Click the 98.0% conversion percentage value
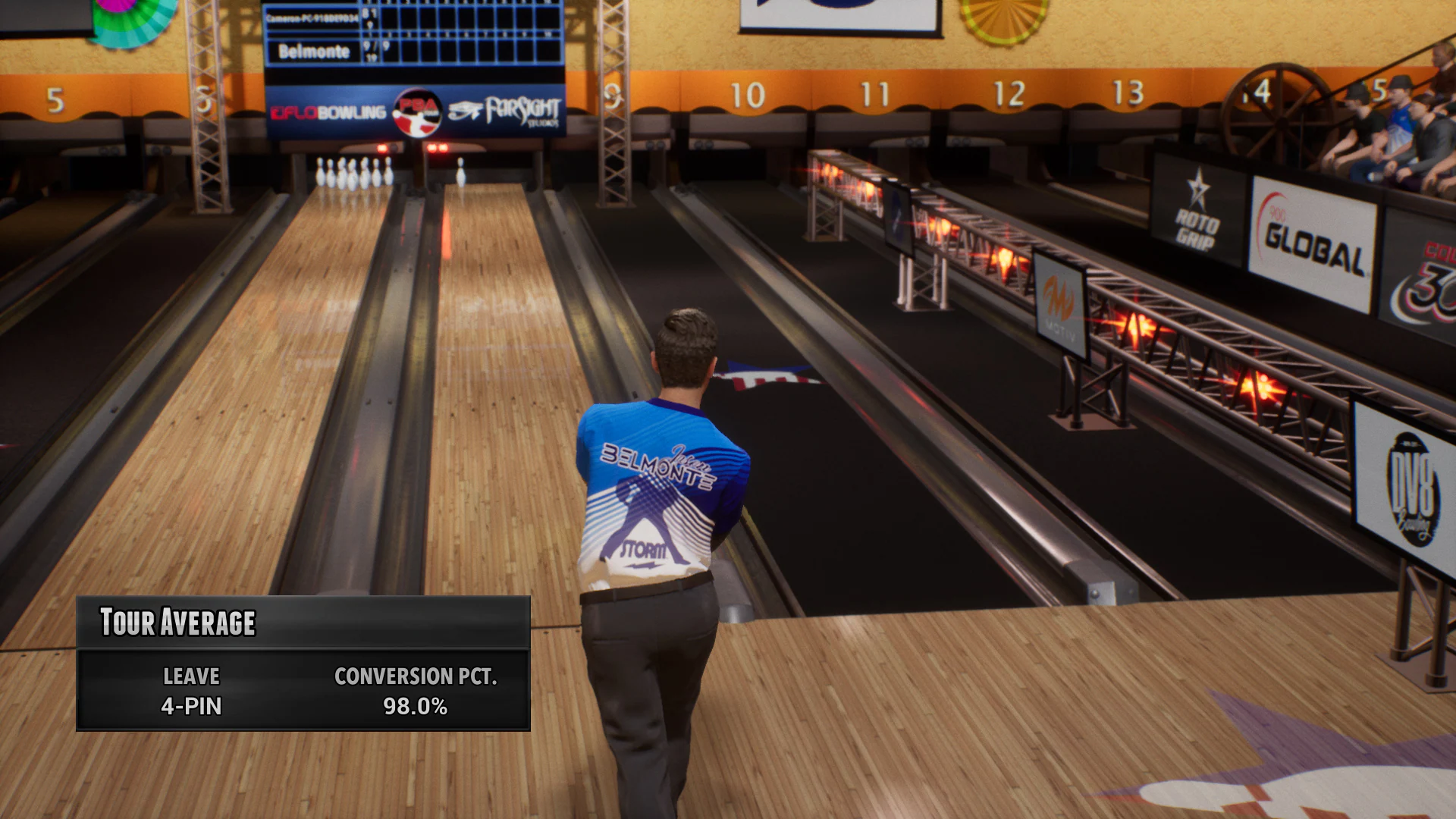This screenshot has width=1456, height=819. pyautogui.click(x=416, y=708)
